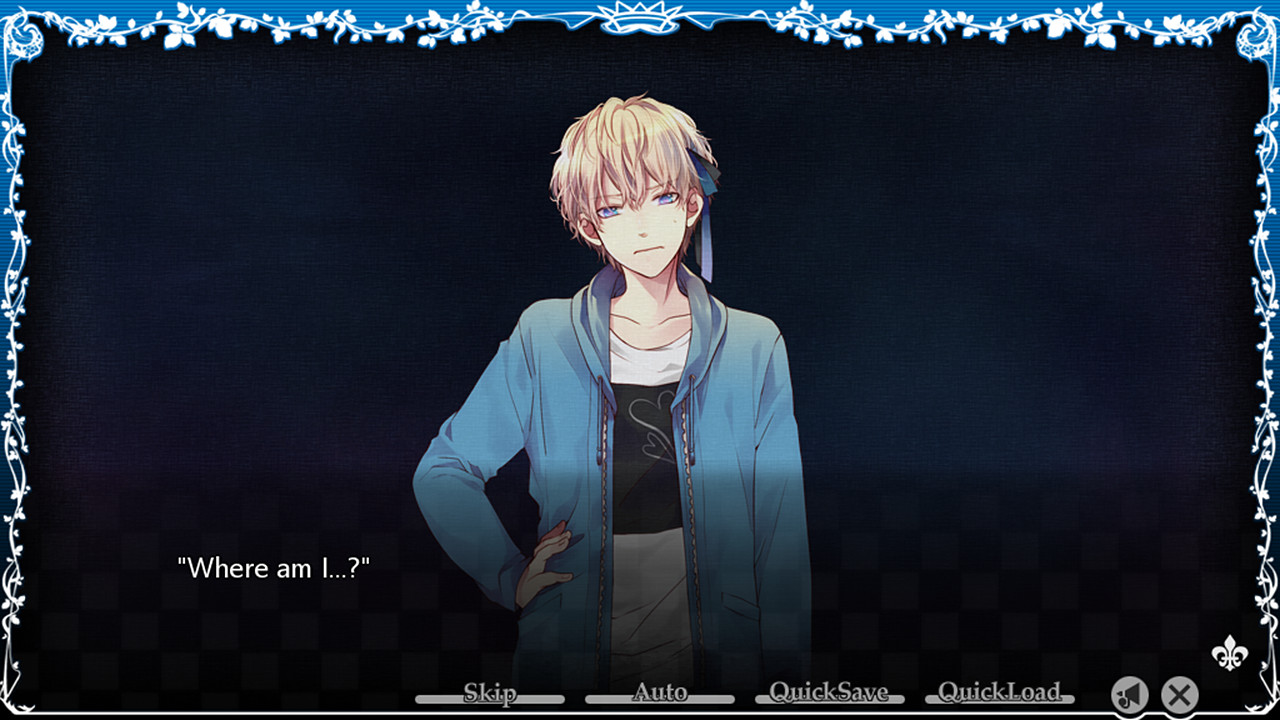Choose QuickSave from the bottom menu bar

[x=828, y=692]
